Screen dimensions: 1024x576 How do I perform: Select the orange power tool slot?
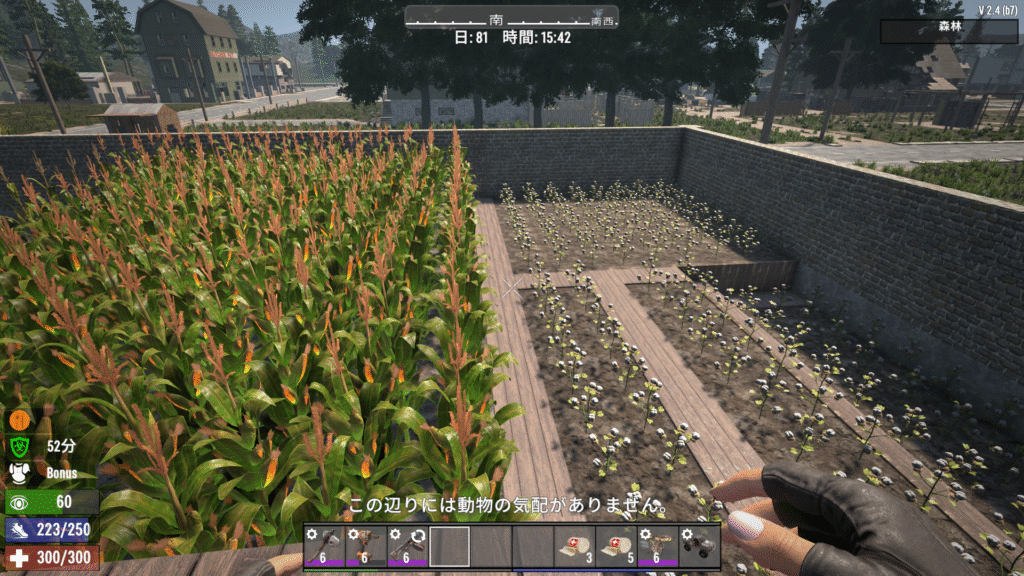367,547
